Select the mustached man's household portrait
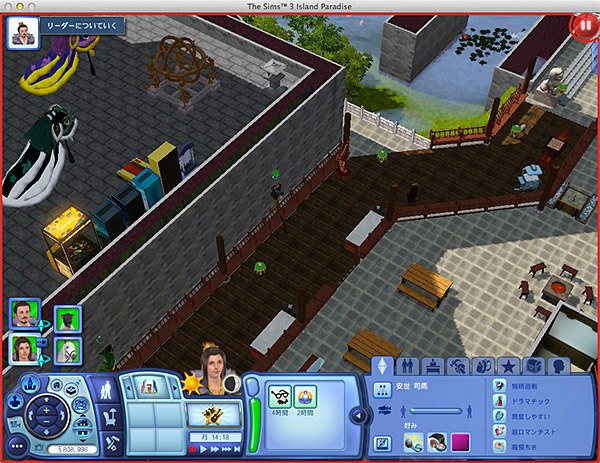The height and width of the screenshot is (463, 600). coord(24,313)
